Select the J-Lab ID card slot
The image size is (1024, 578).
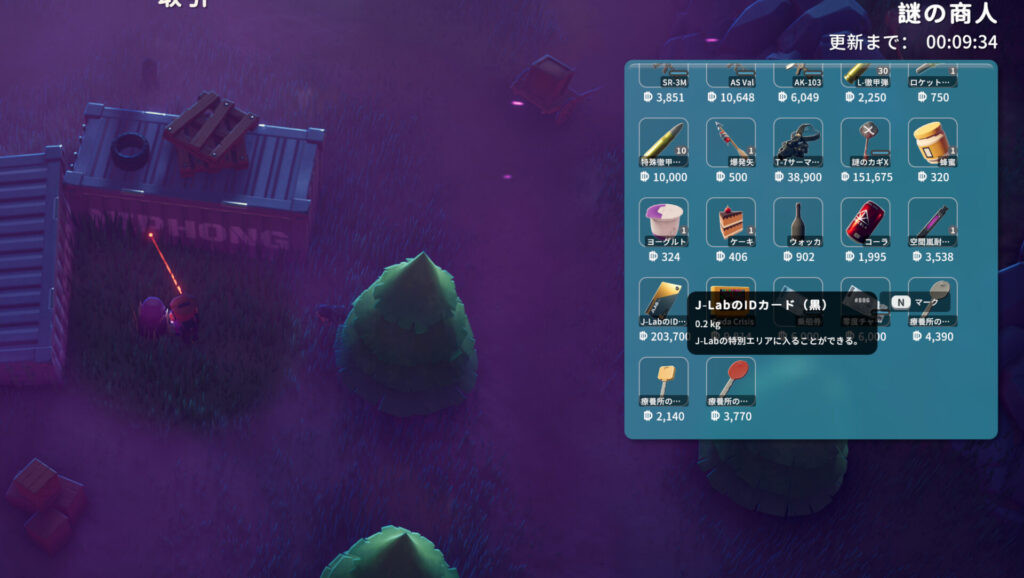tap(664, 301)
